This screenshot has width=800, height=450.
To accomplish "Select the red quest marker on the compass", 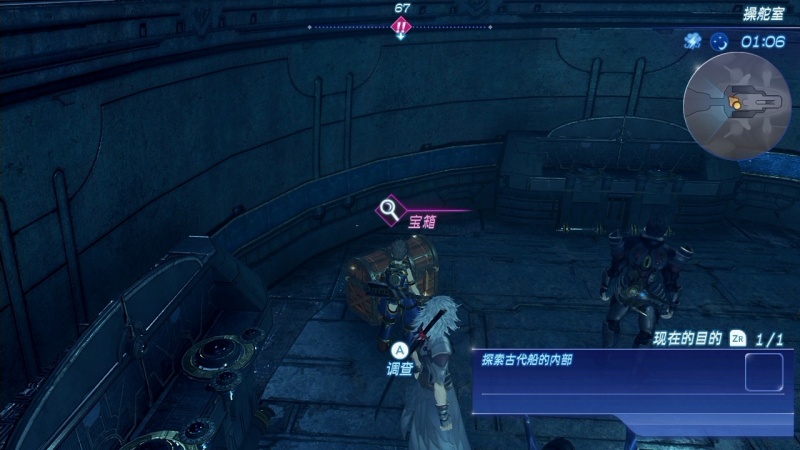I will click(401, 27).
